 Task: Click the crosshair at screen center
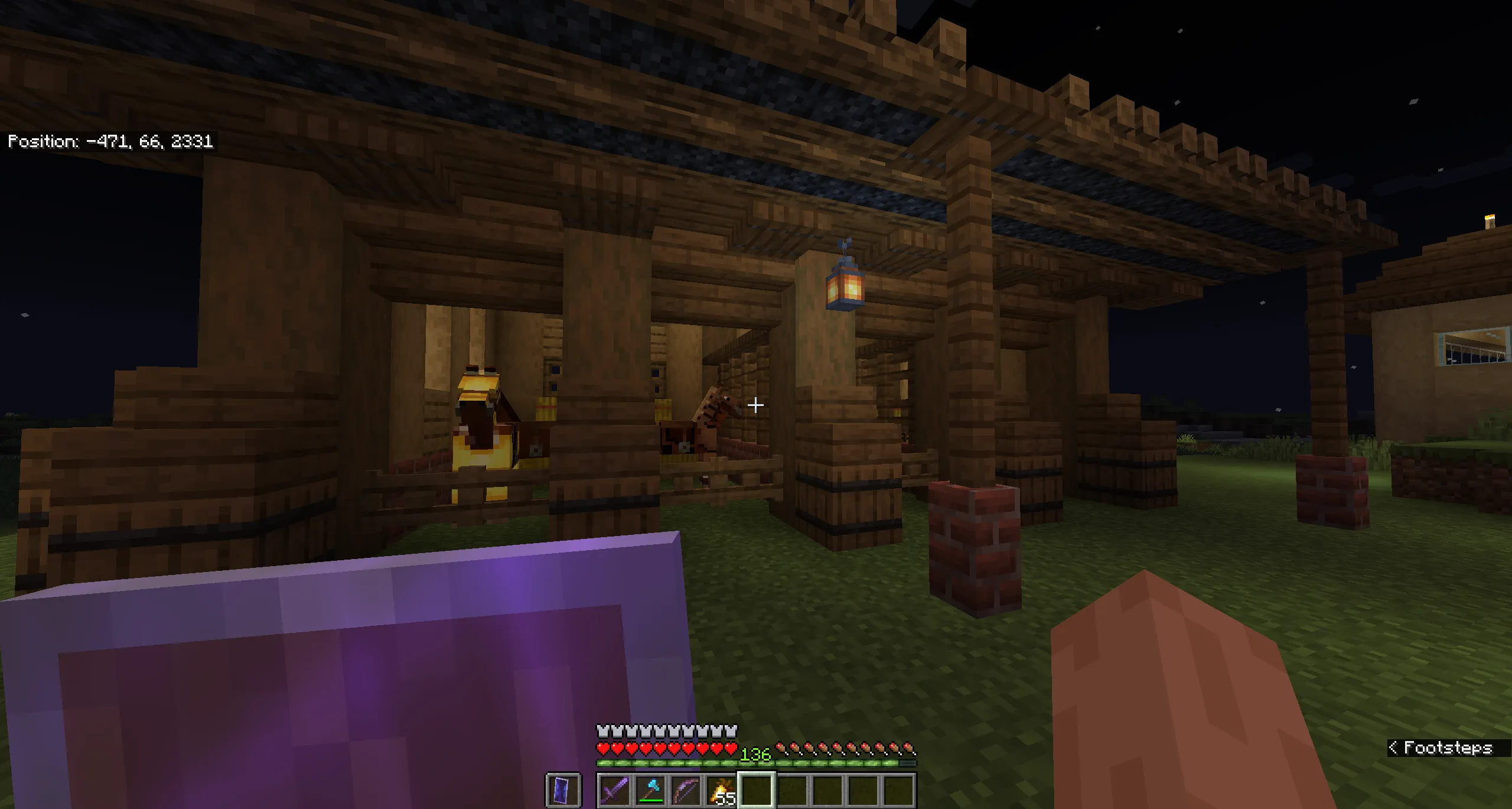coord(755,405)
